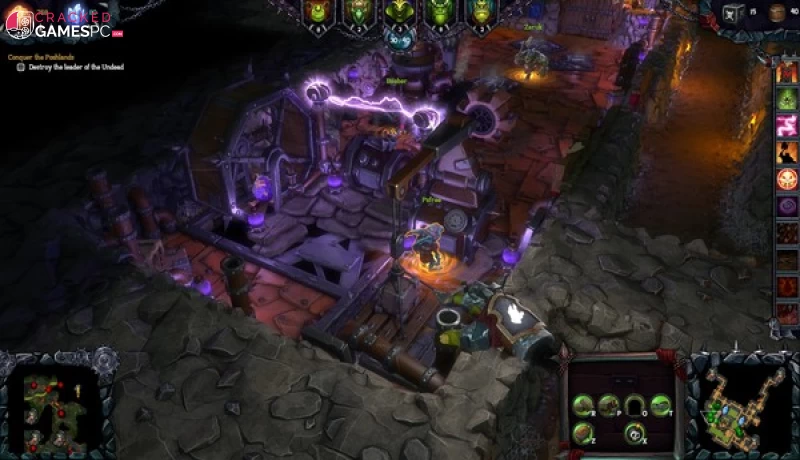
Task: Choose the green burst spell icon
Action: tap(788, 98)
